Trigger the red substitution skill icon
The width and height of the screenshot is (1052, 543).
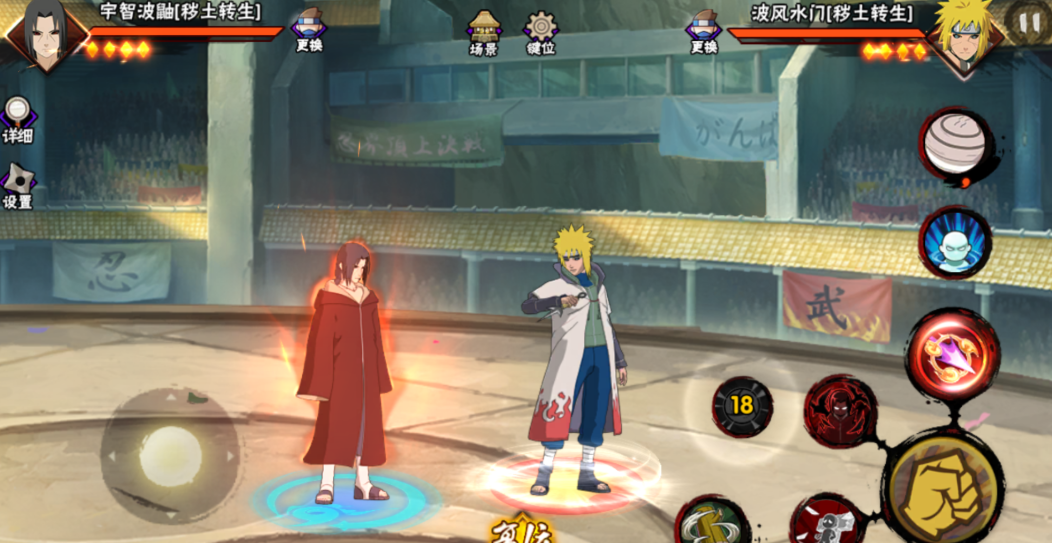pos(828,521)
